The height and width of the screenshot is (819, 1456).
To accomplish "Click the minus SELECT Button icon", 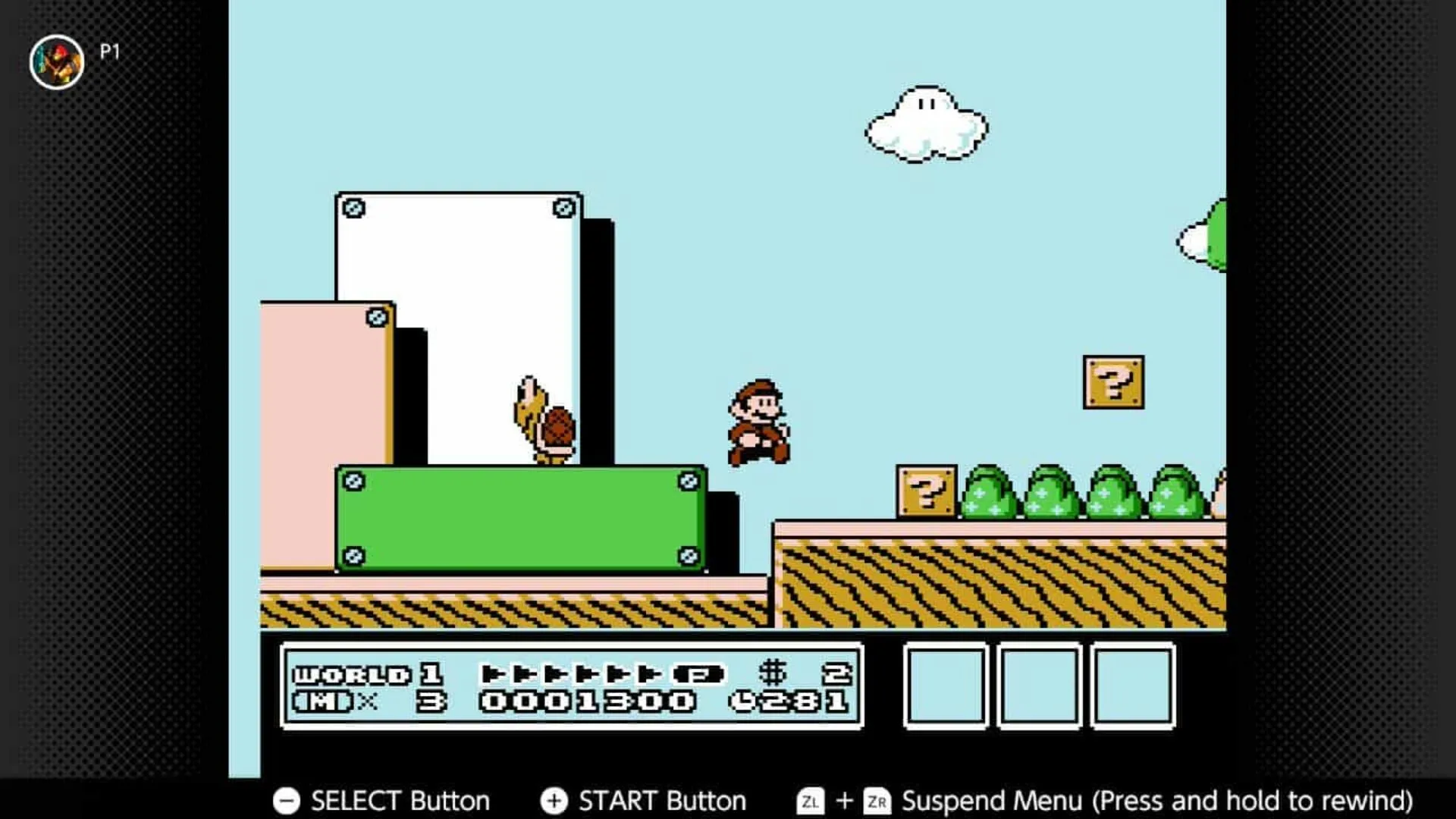I will [287, 800].
